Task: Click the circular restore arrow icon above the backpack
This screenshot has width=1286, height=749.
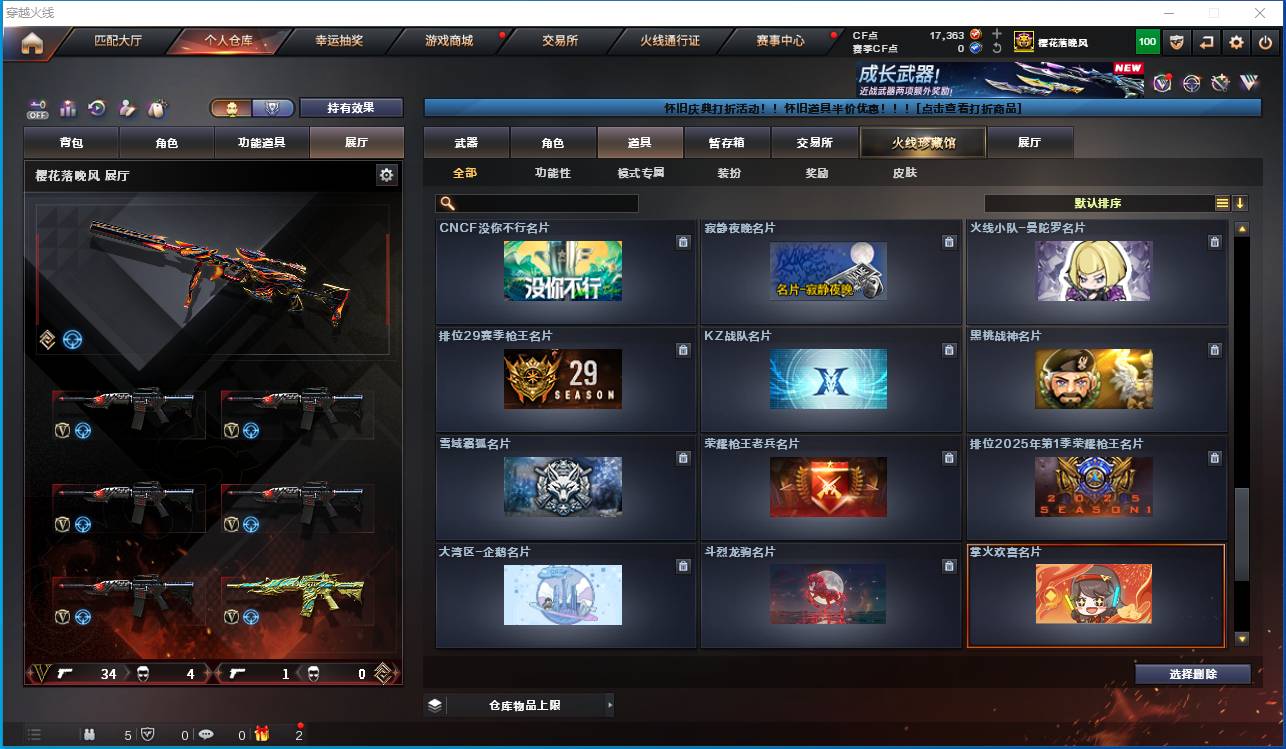Action: coord(97,106)
